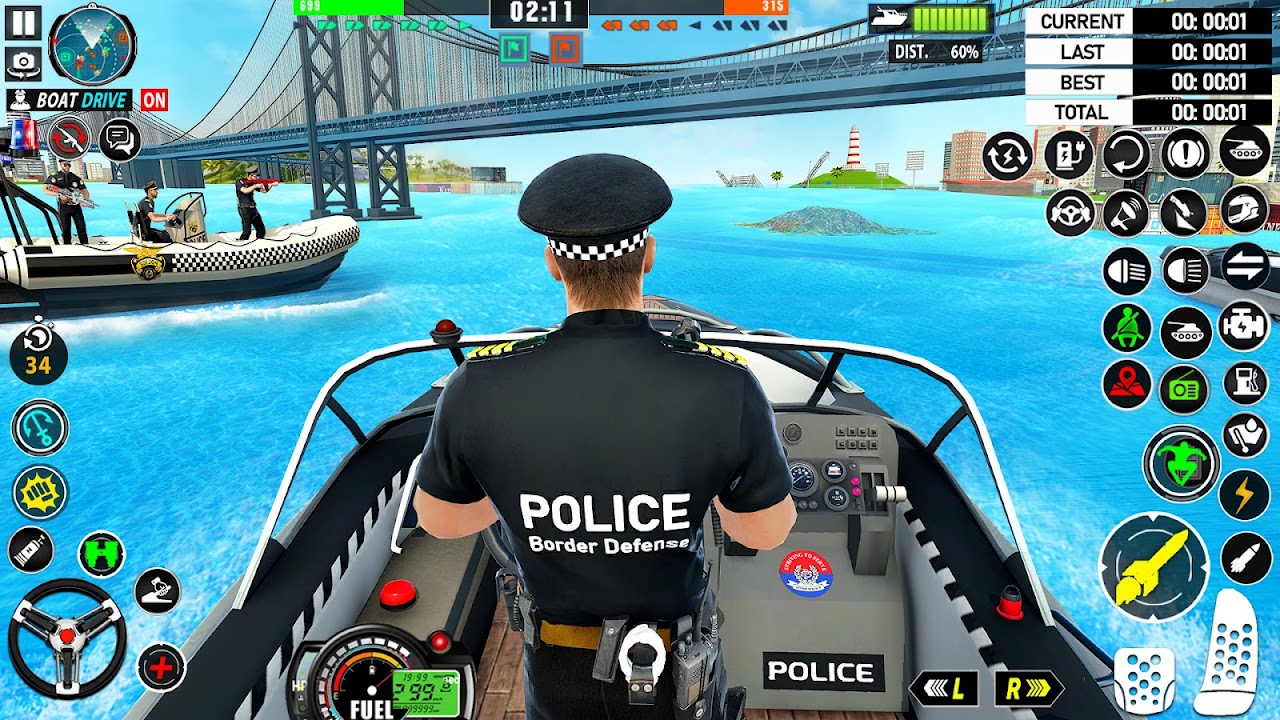Open the map location marker
Screen dimensions: 1280x720
coord(1127,385)
